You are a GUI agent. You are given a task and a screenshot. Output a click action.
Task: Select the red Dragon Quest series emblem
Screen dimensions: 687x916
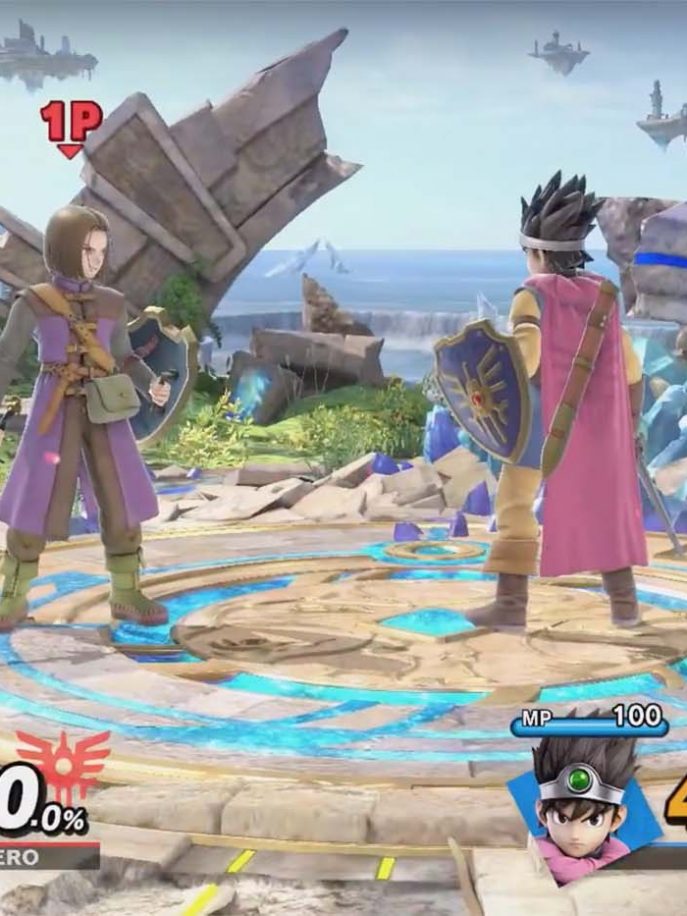(63, 767)
